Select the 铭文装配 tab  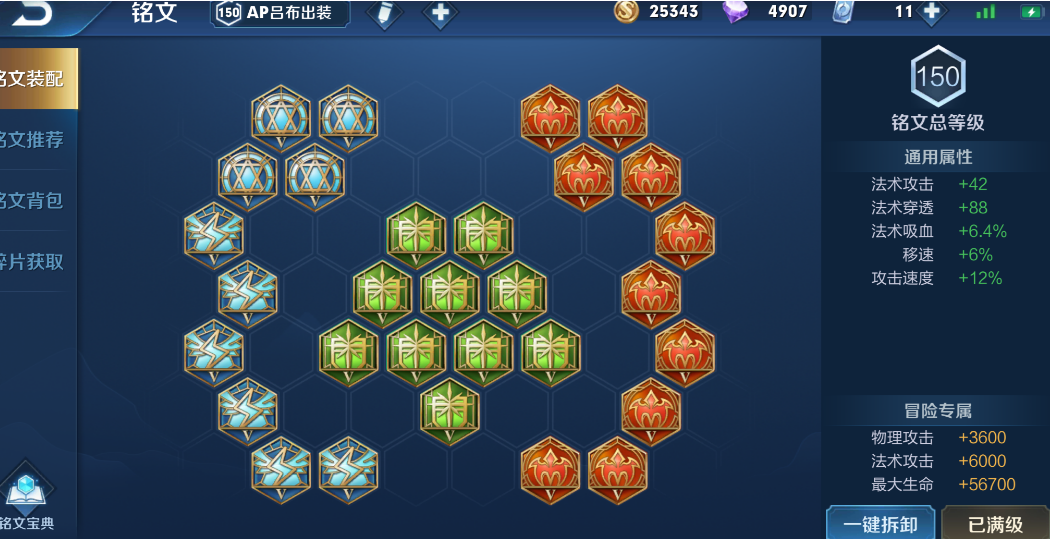tap(36, 78)
